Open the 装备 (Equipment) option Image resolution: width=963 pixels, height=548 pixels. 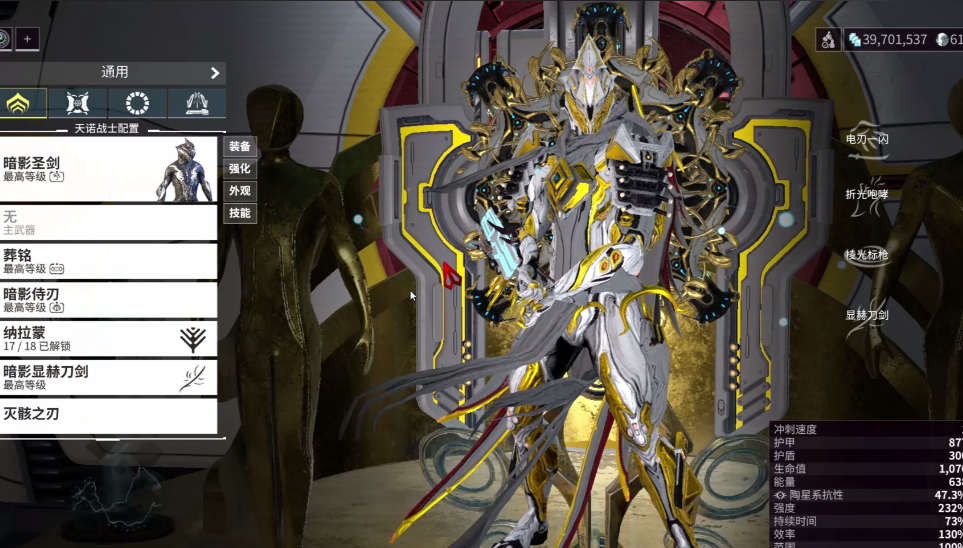[x=240, y=147]
